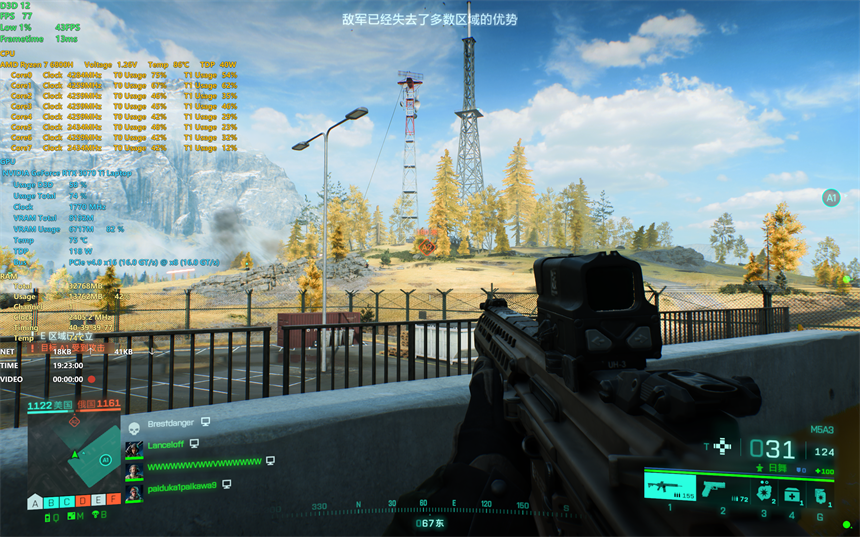Image resolution: width=860 pixels, height=537 pixels.
Task: Click capture point A indicator
Action: click(35, 501)
